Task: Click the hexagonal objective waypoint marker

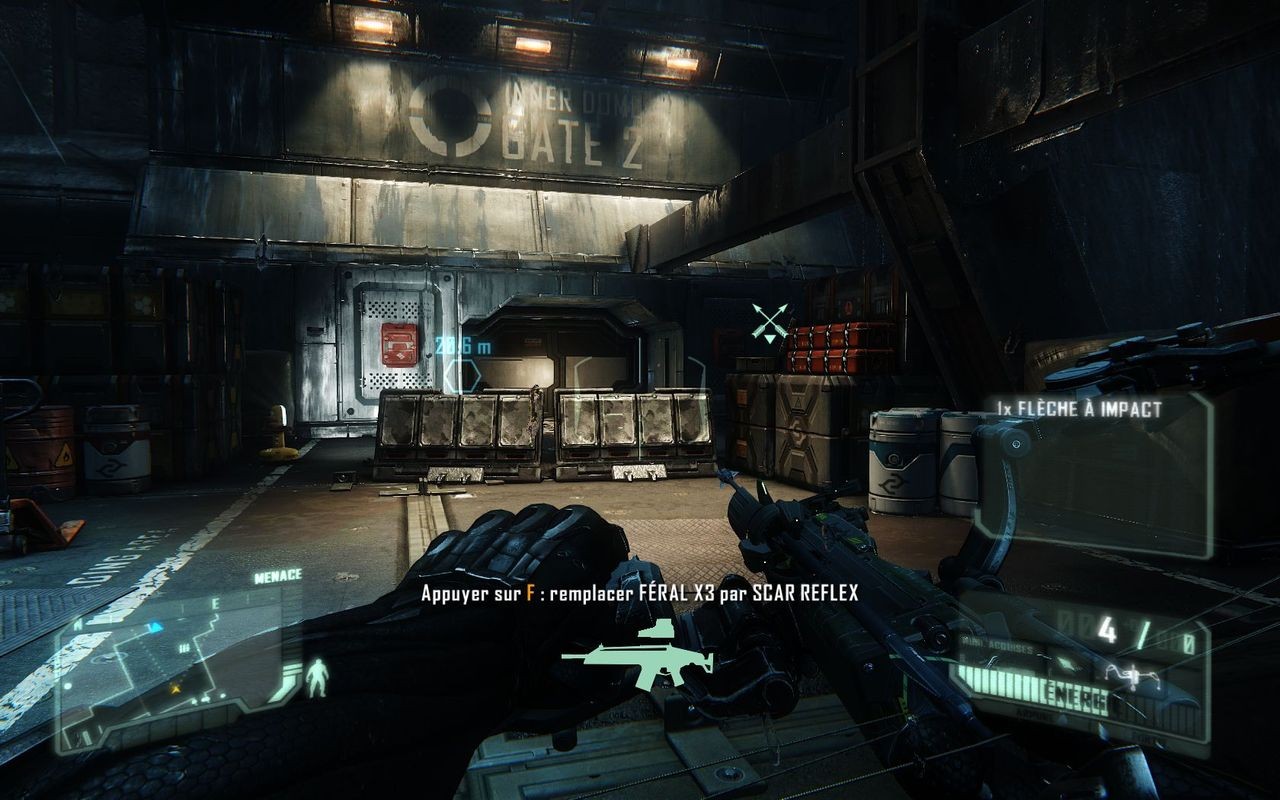Action: (x=461, y=376)
